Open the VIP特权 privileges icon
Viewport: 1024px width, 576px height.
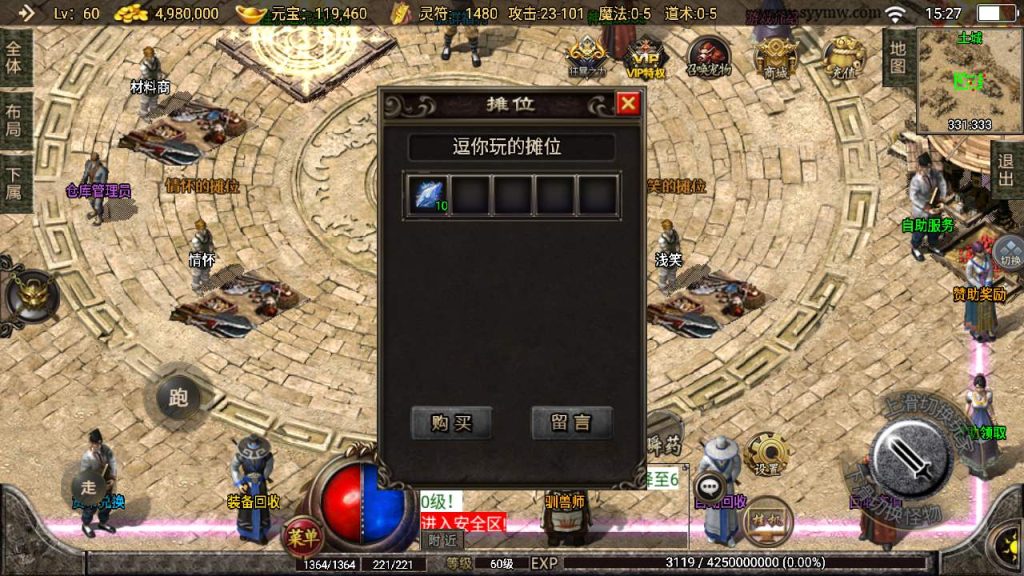[x=645, y=55]
